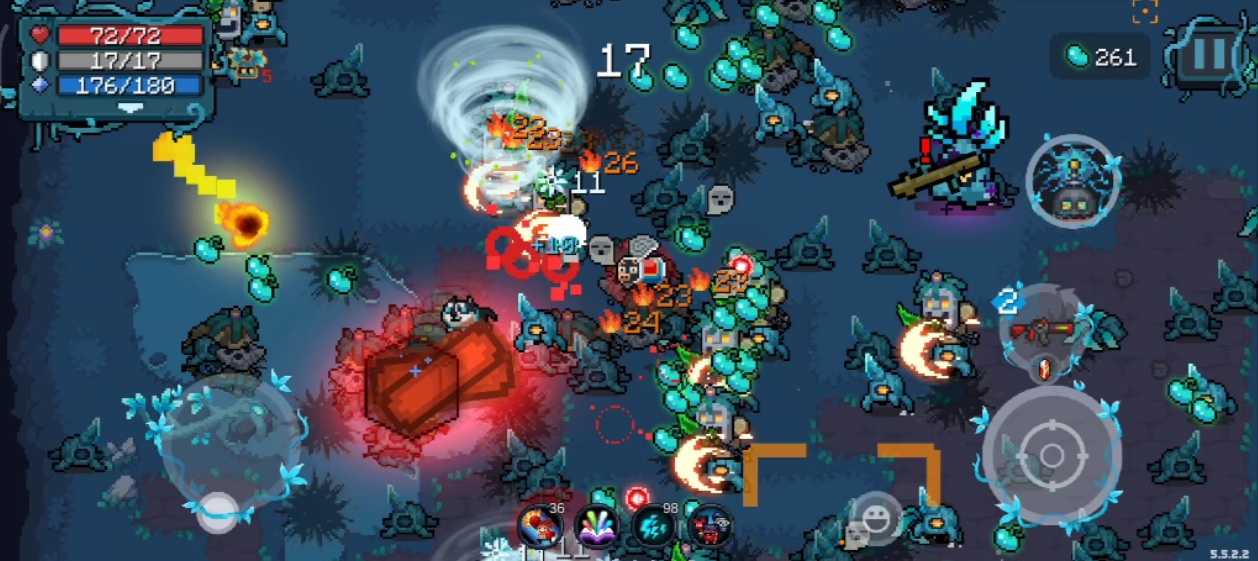Tap the crosshair attack button
The height and width of the screenshot is (561, 1258).
tap(1050, 456)
